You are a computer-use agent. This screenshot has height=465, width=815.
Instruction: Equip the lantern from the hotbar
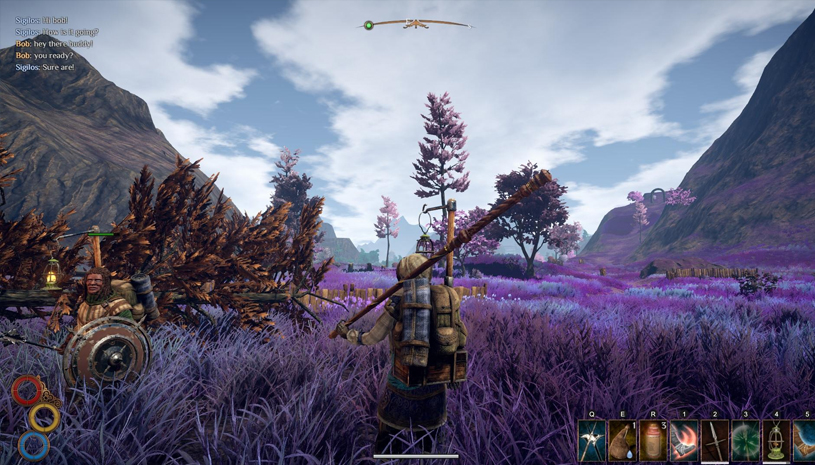coord(776,441)
